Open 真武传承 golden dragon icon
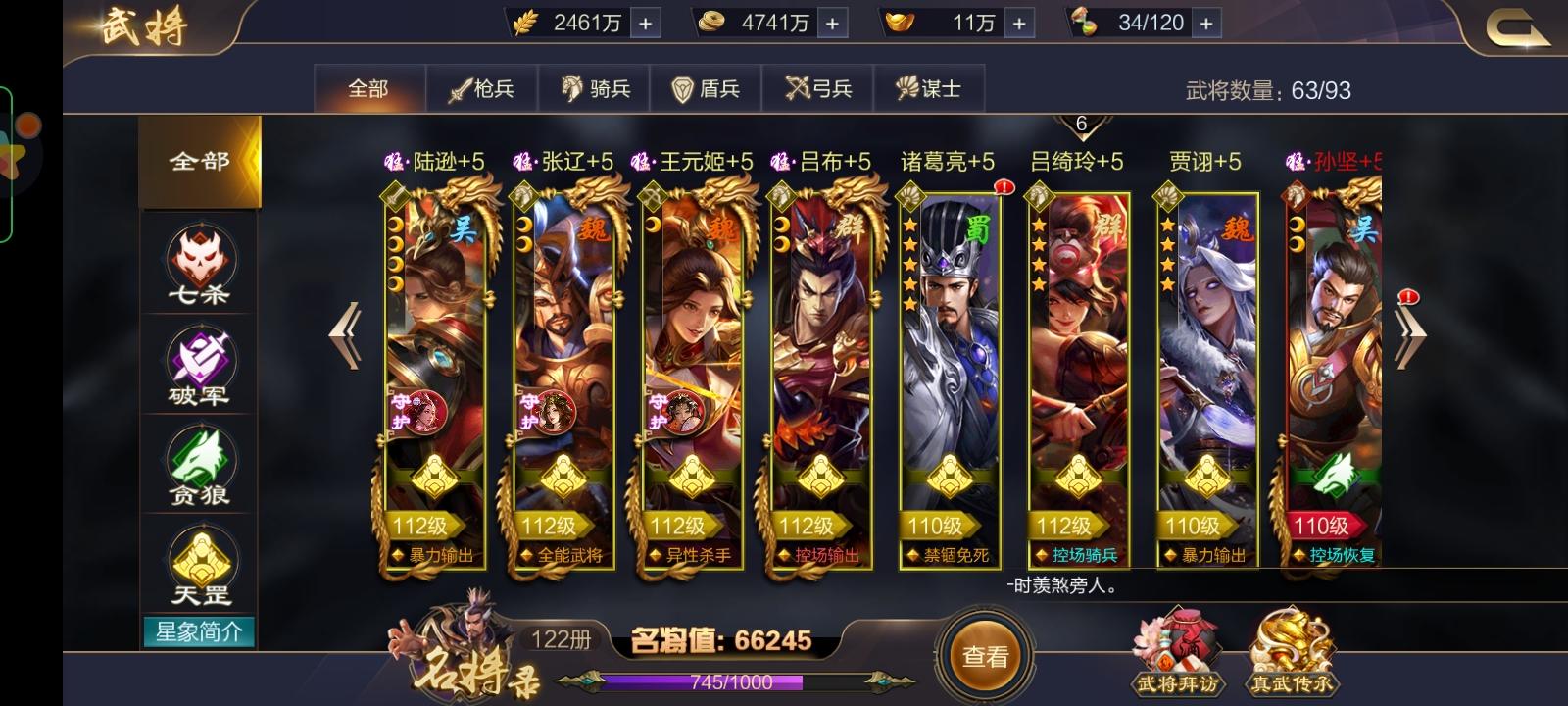Screen dimensions: 1568x706 click(x=1294, y=647)
